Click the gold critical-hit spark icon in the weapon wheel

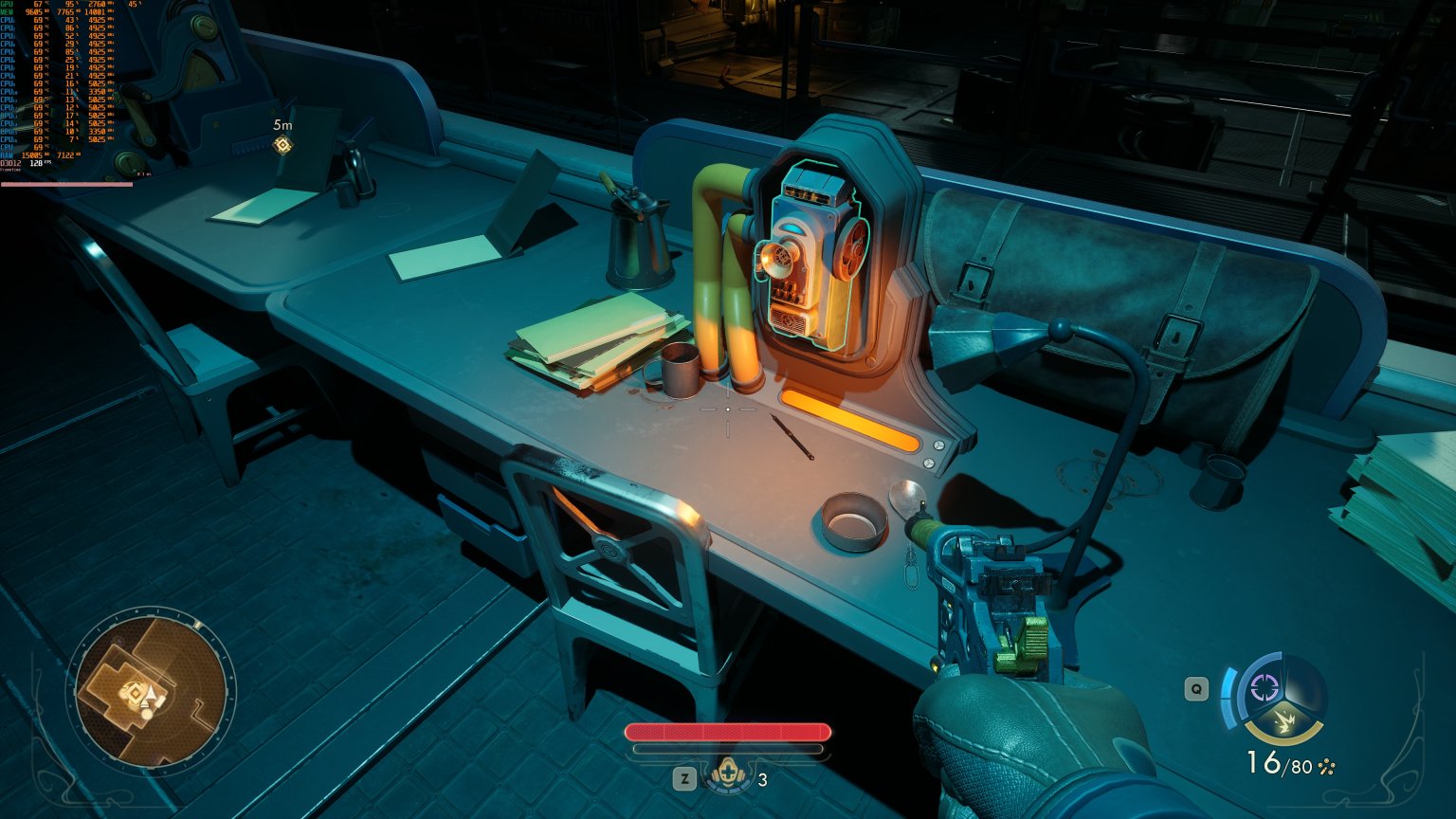point(1286,721)
